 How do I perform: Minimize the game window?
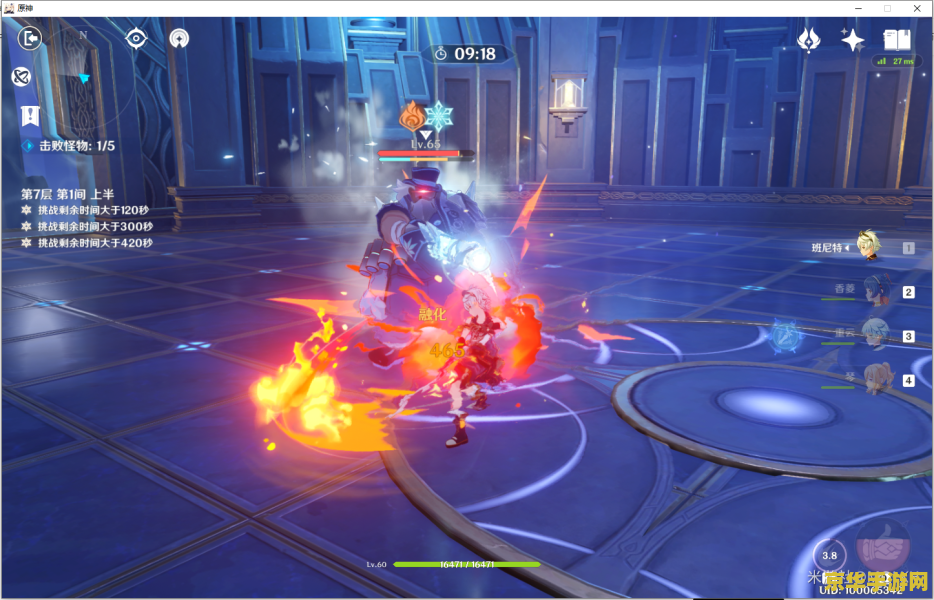(x=857, y=8)
